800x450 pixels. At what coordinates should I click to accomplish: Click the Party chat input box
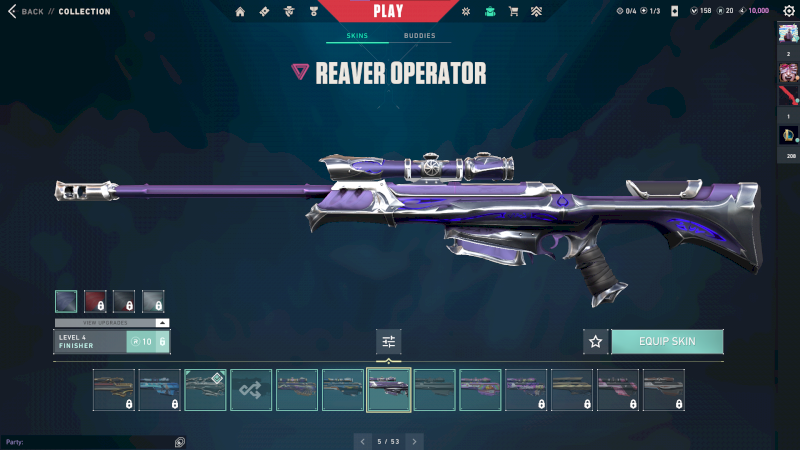(90, 441)
